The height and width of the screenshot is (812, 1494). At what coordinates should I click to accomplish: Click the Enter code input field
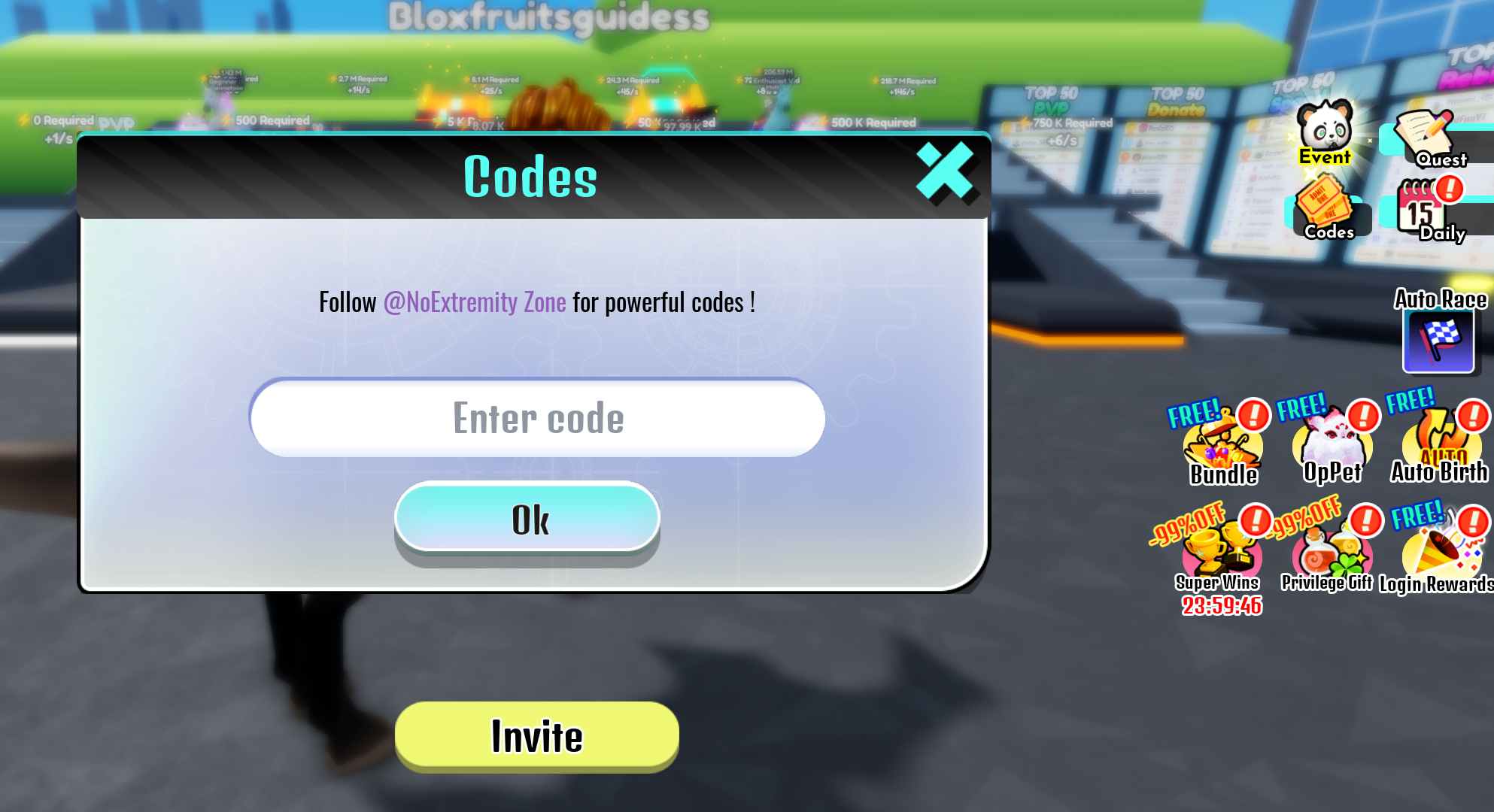coord(534,418)
